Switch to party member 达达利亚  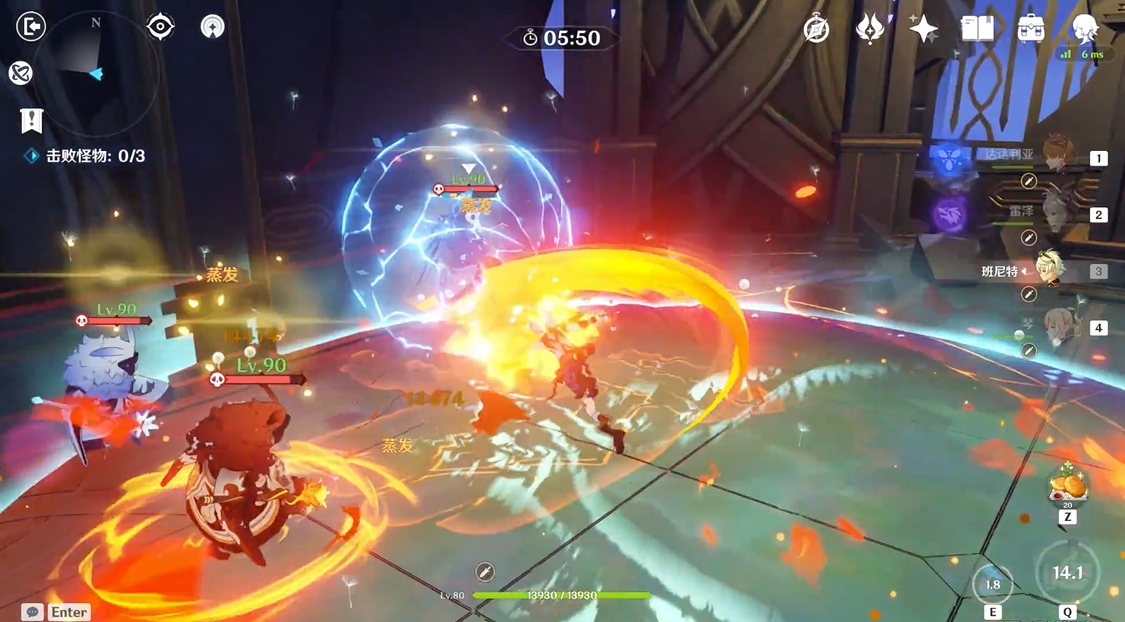click(1055, 157)
